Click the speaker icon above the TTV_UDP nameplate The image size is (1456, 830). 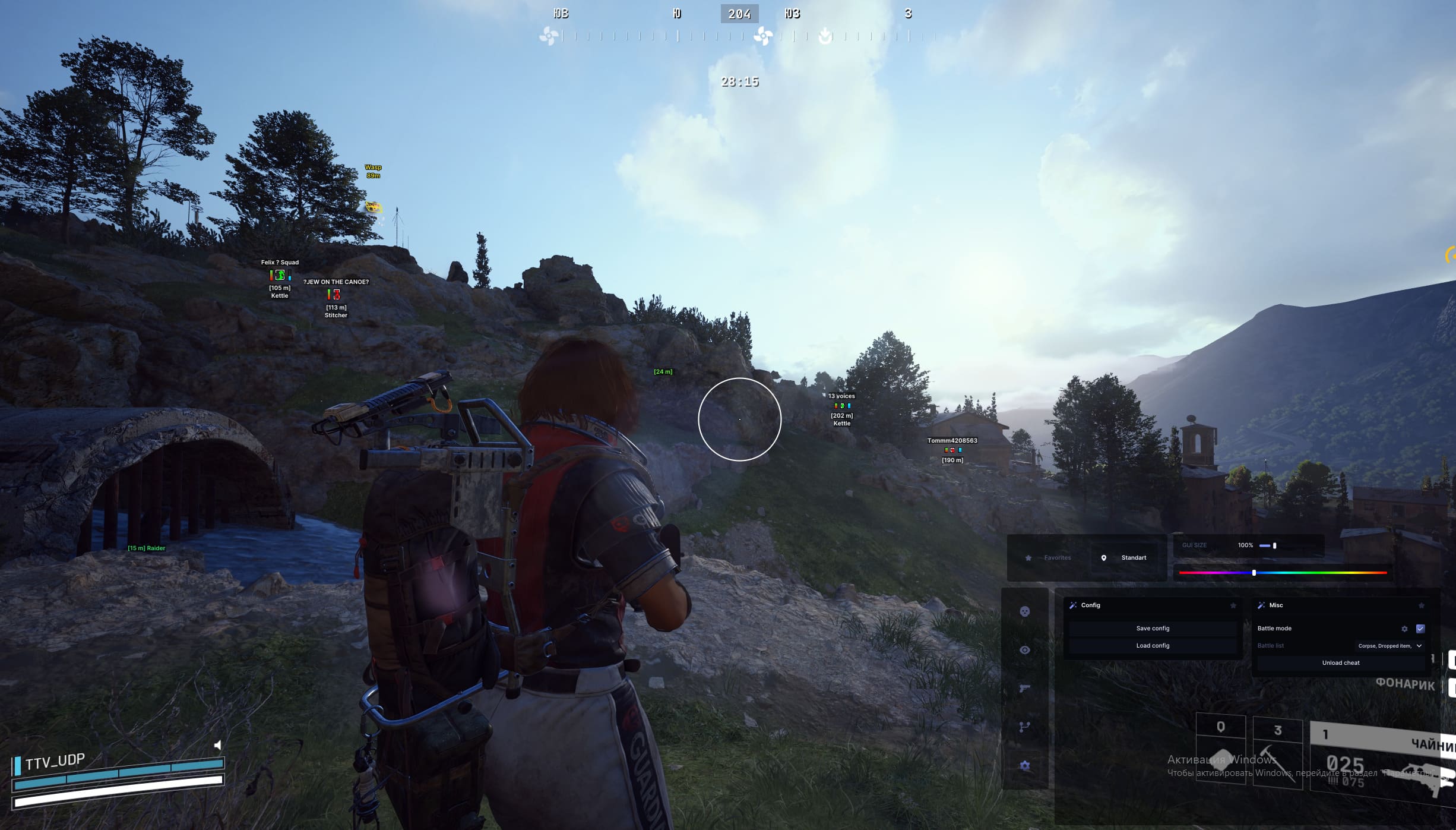point(218,745)
